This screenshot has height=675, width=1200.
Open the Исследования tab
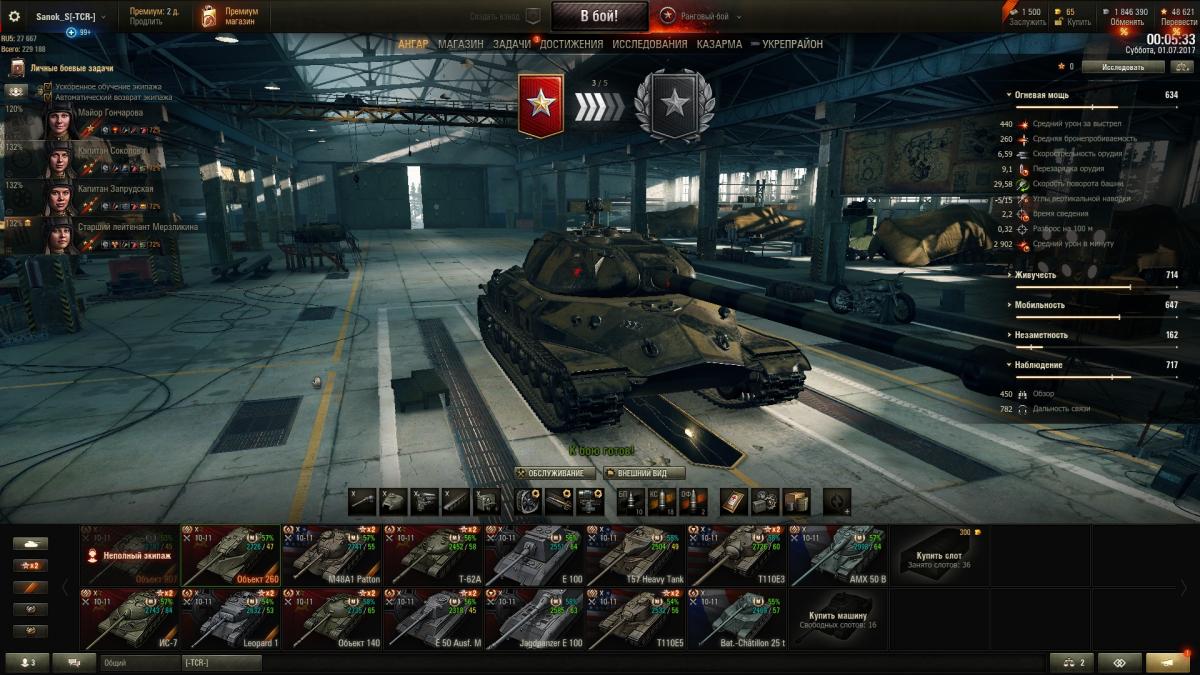tap(649, 44)
